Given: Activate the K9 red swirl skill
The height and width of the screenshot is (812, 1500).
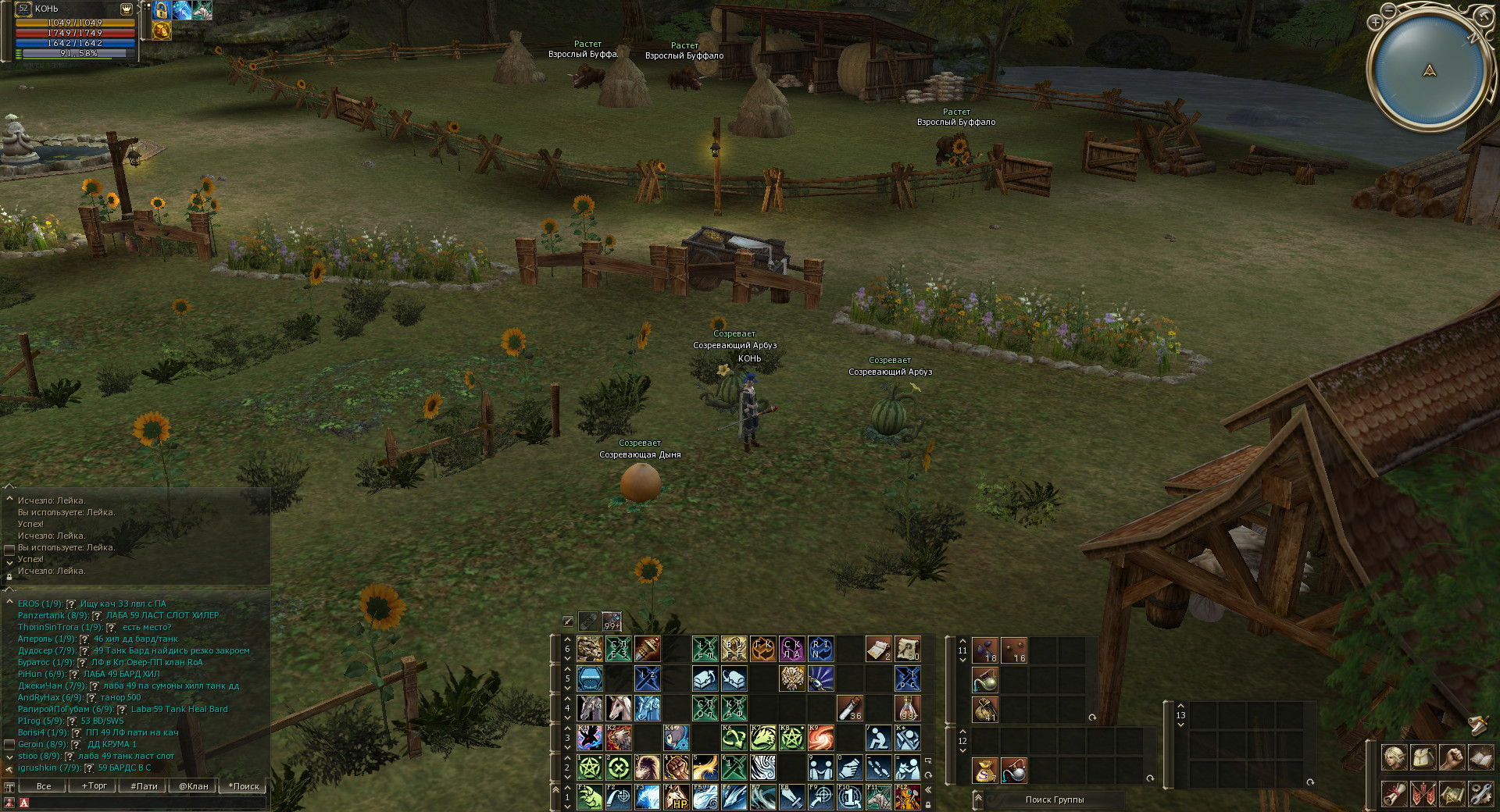Looking at the screenshot, I should pos(821,738).
